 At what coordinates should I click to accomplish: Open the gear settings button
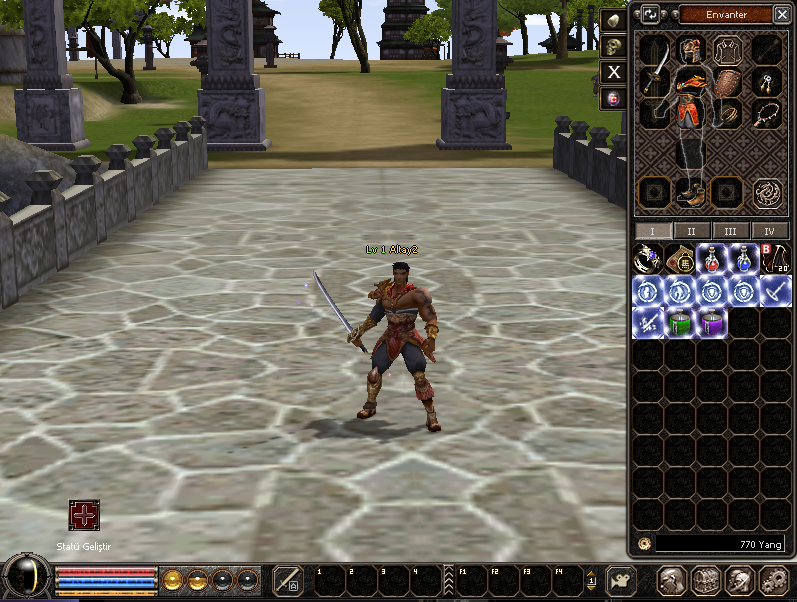(x=774, y=580)
